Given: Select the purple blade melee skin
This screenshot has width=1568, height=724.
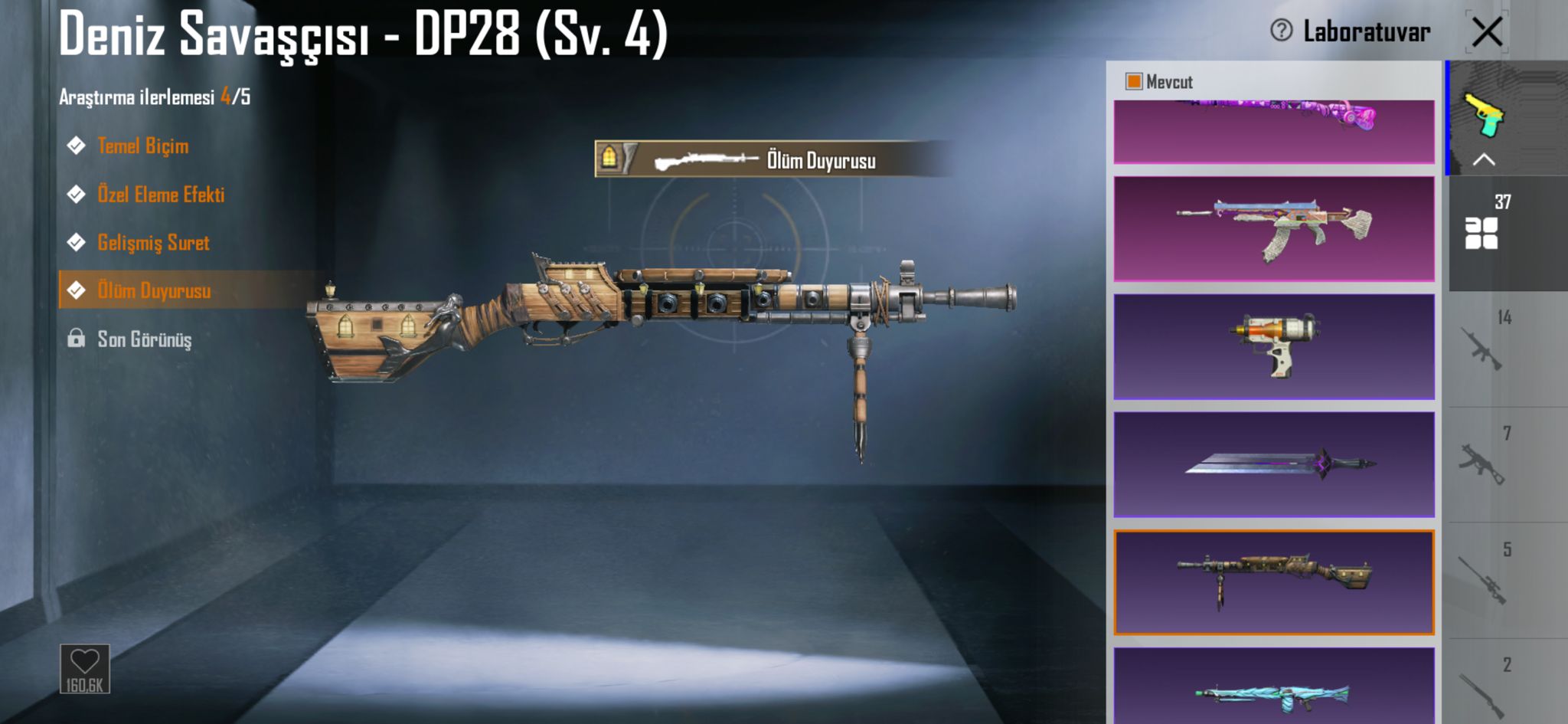Looking at the screenshot, I should 1274,464.
